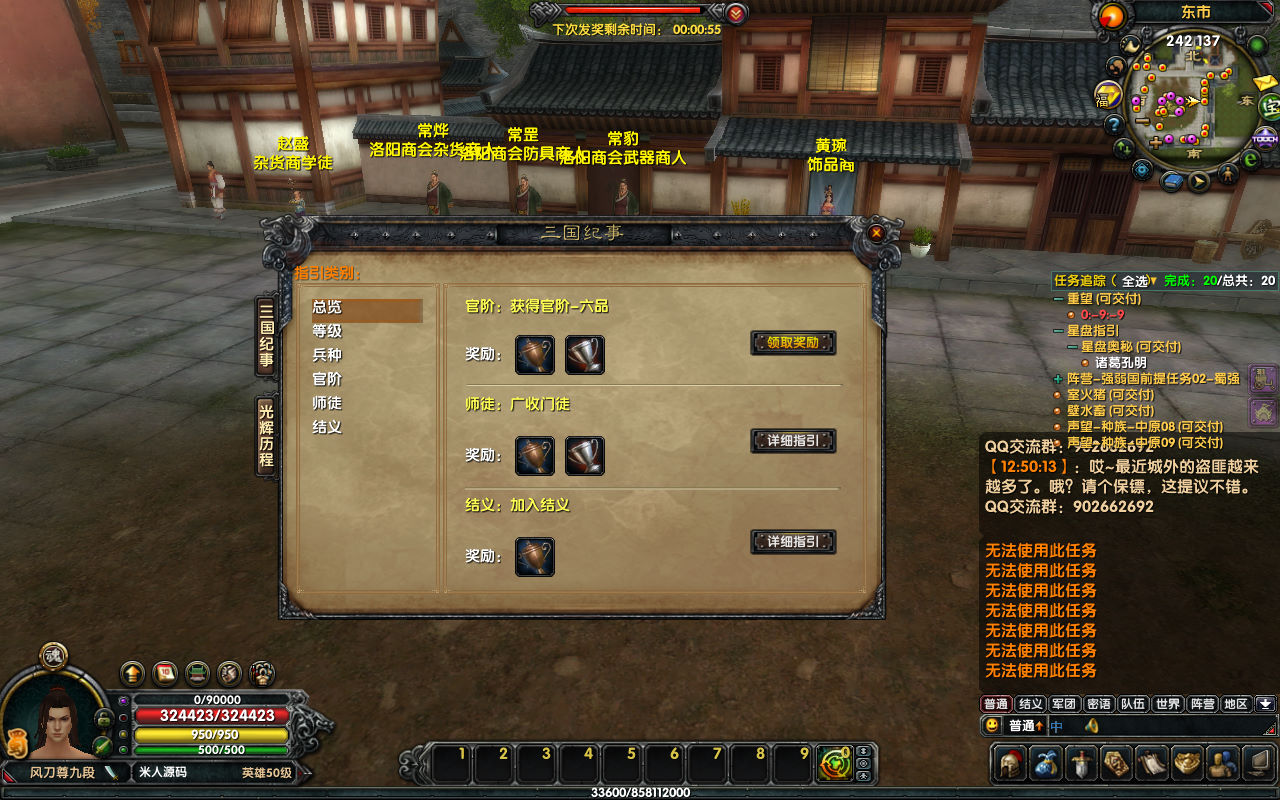
Task: Select the 总览 category
Action: point(328,307)
